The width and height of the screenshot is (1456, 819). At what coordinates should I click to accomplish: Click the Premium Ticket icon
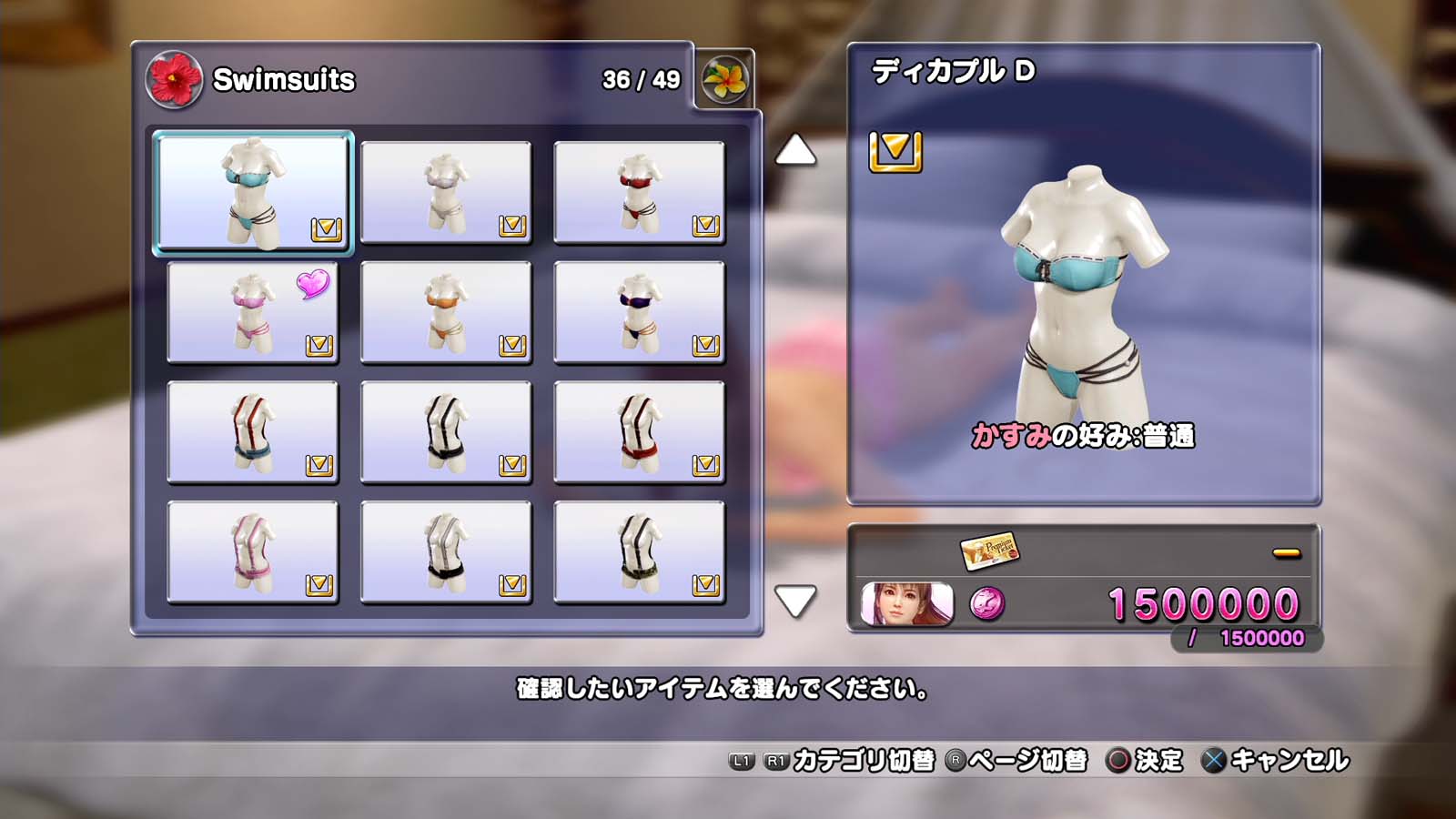click(989, 550)
